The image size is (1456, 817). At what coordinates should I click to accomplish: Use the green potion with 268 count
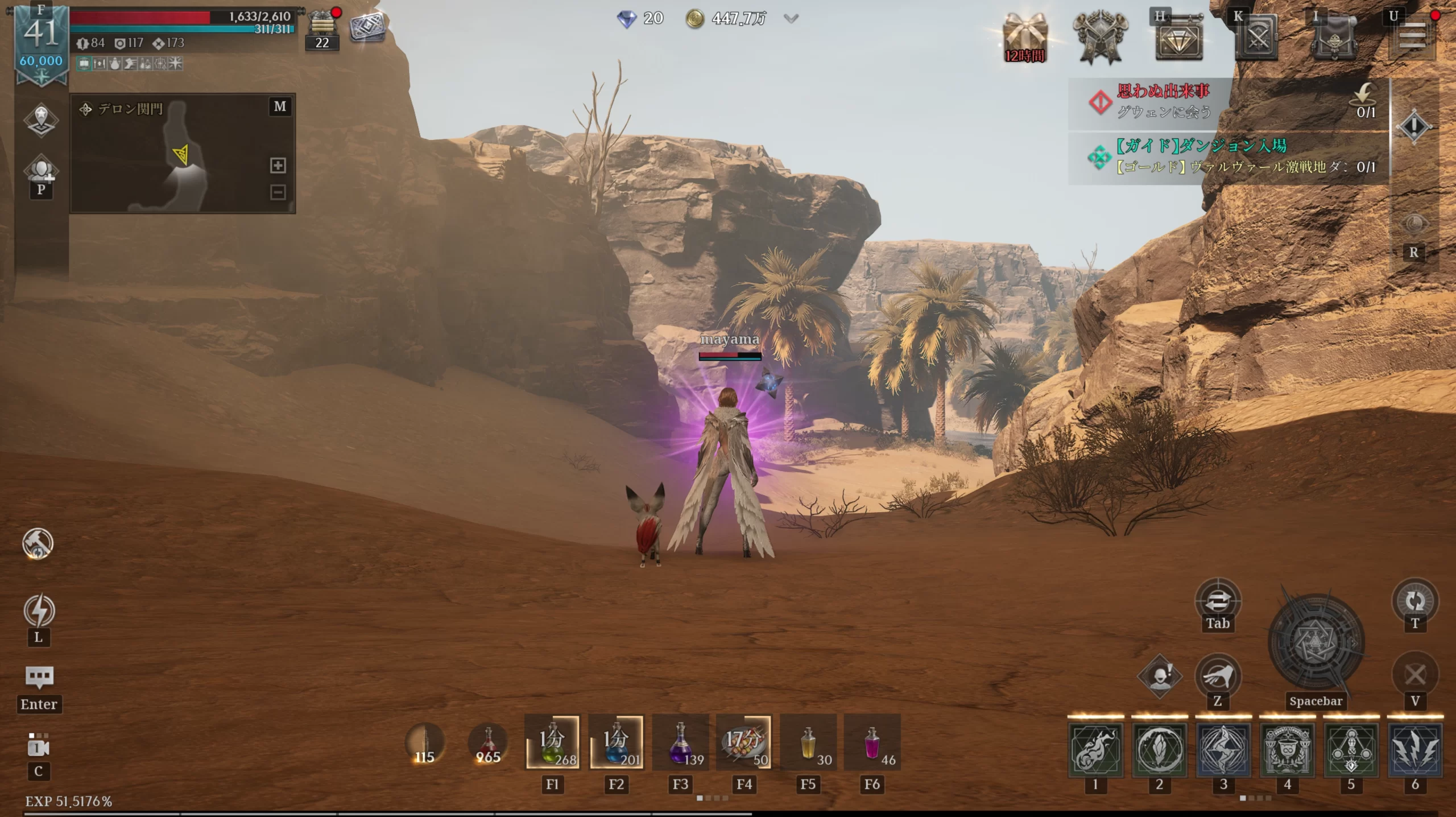(552, 742)
